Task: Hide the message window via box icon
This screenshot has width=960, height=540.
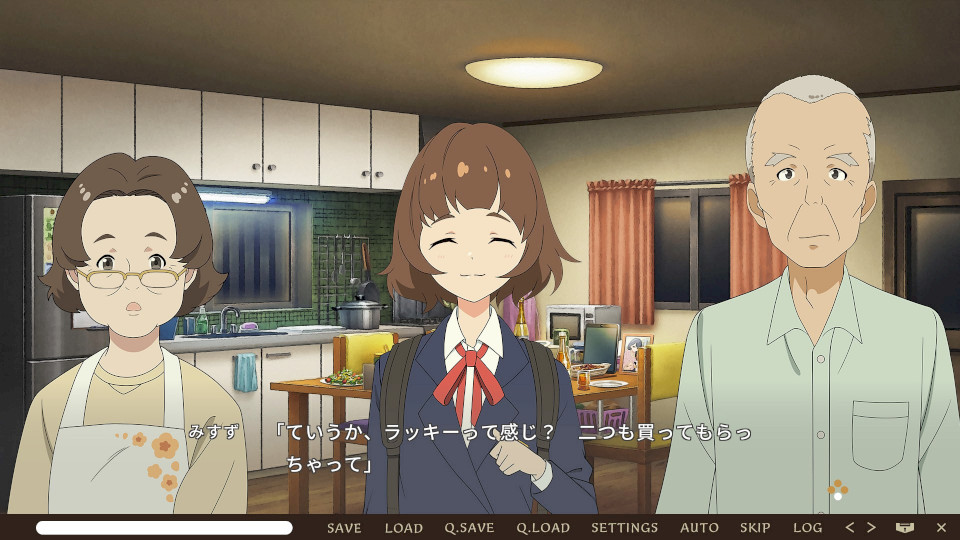Action: tap(905, 528)
